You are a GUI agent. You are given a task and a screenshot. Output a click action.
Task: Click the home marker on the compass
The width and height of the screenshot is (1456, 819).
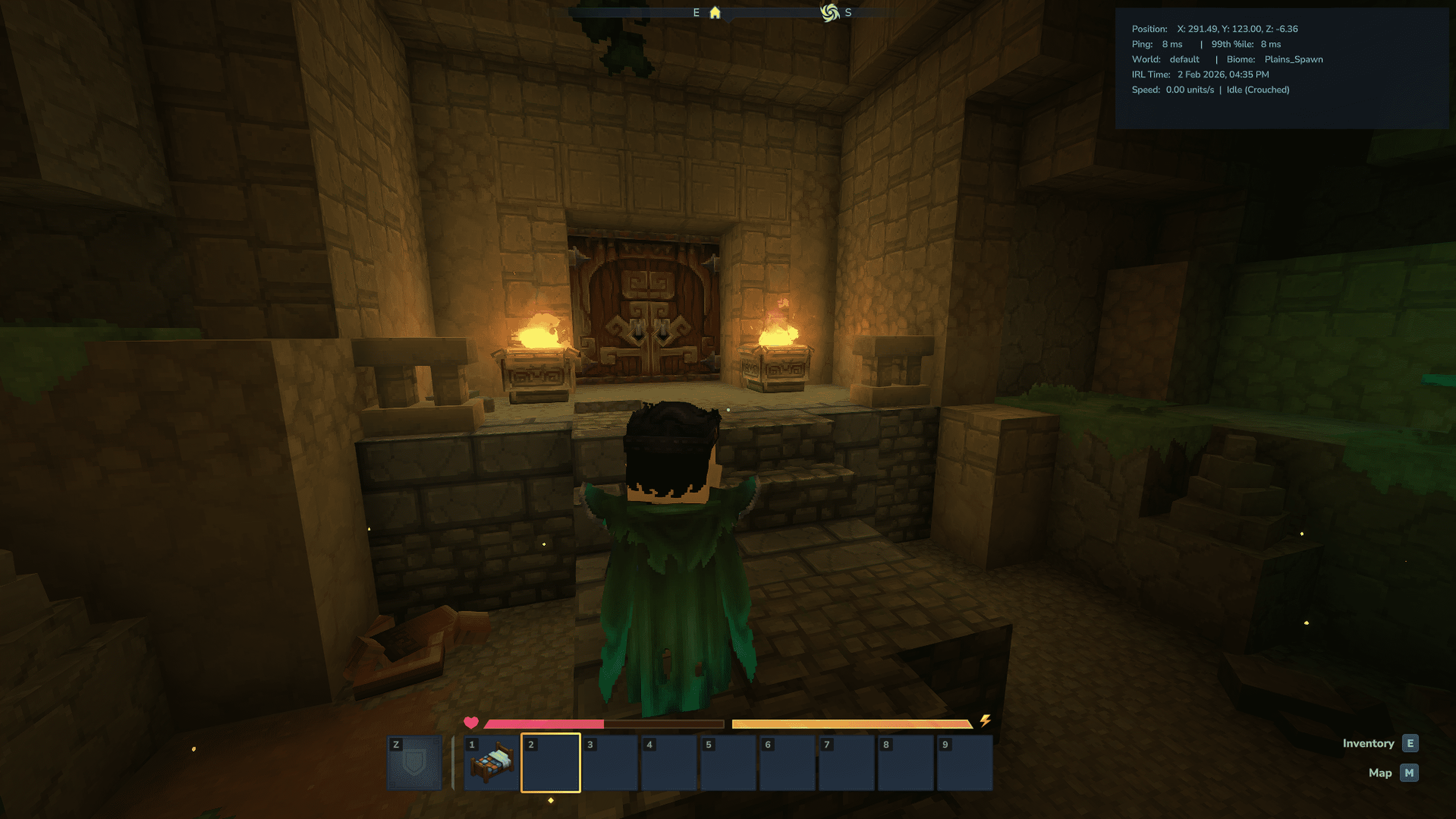pos(715,13)
